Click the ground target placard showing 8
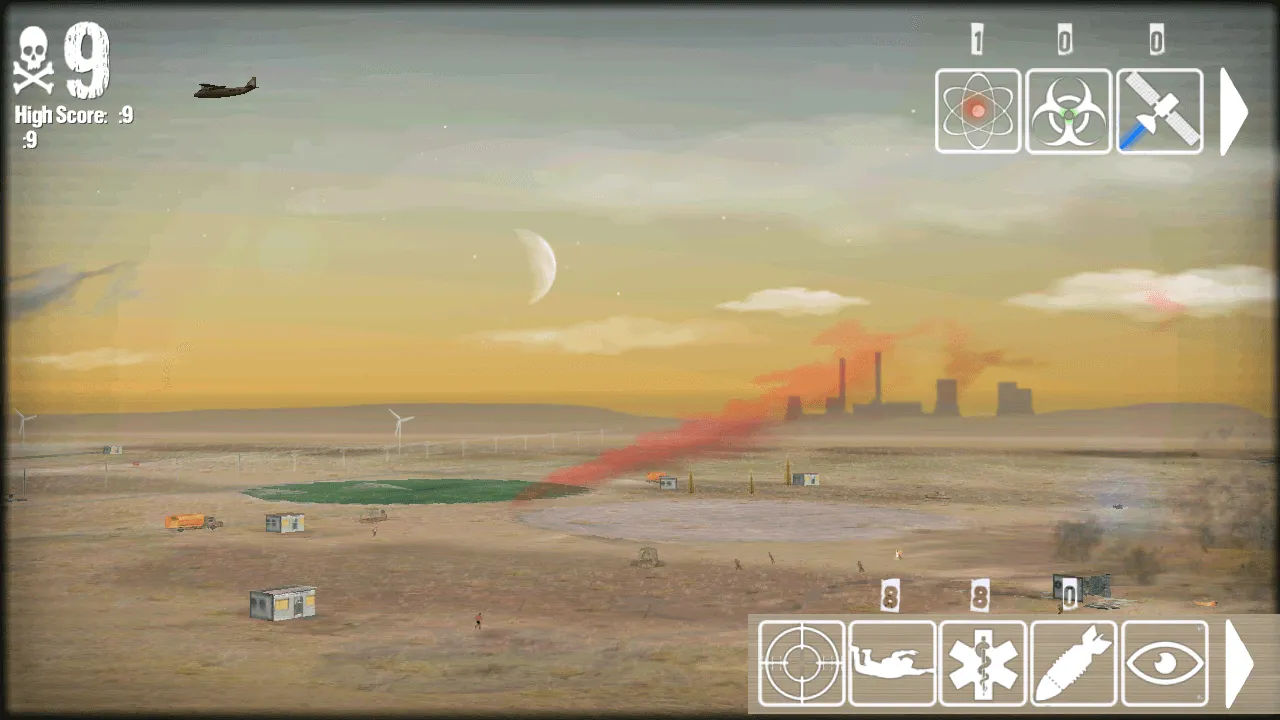 891,596
